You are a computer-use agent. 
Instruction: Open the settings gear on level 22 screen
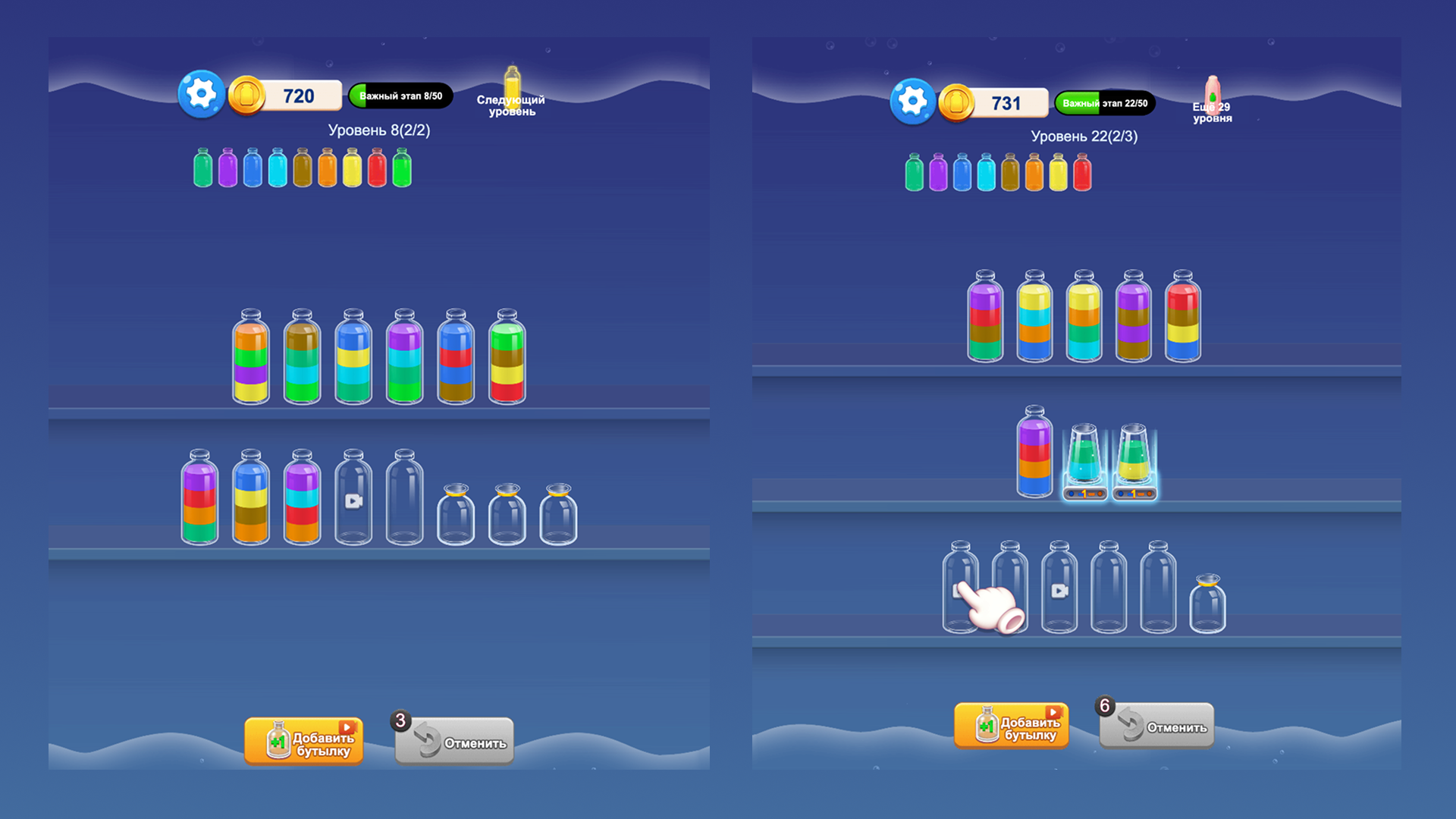click(x=912, y=101)
